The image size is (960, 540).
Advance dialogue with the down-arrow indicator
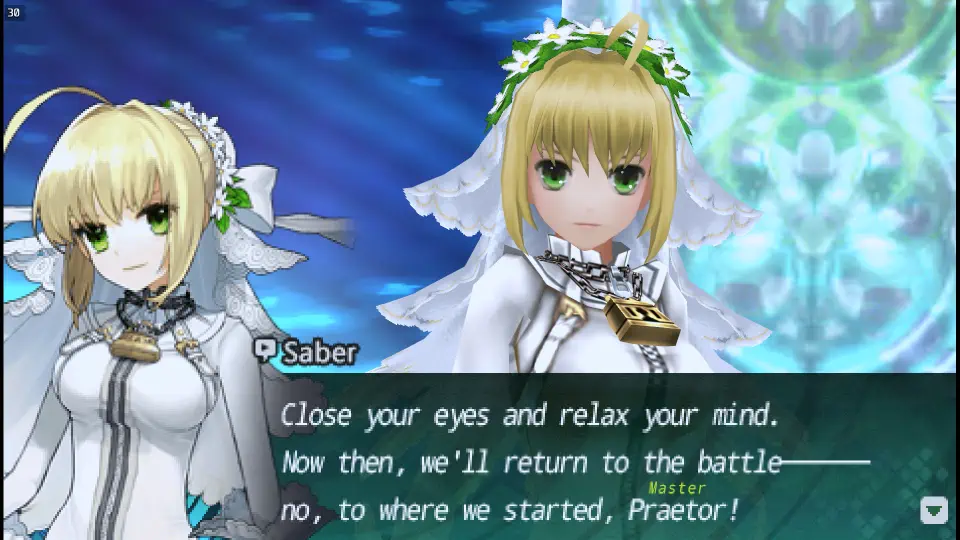pos(933,510)
